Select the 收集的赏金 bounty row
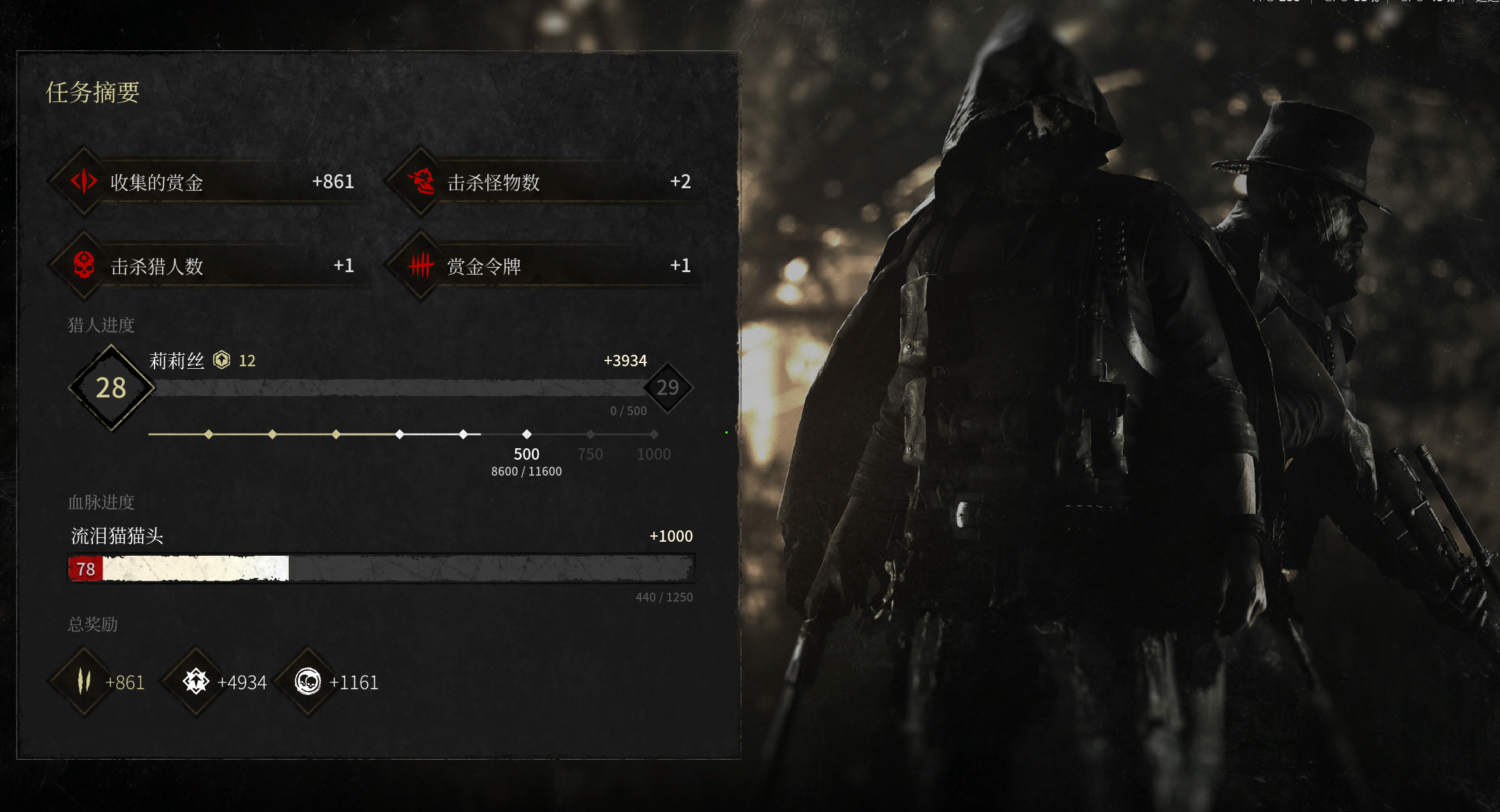This screenshot has height=812, width=1500. 210,182
